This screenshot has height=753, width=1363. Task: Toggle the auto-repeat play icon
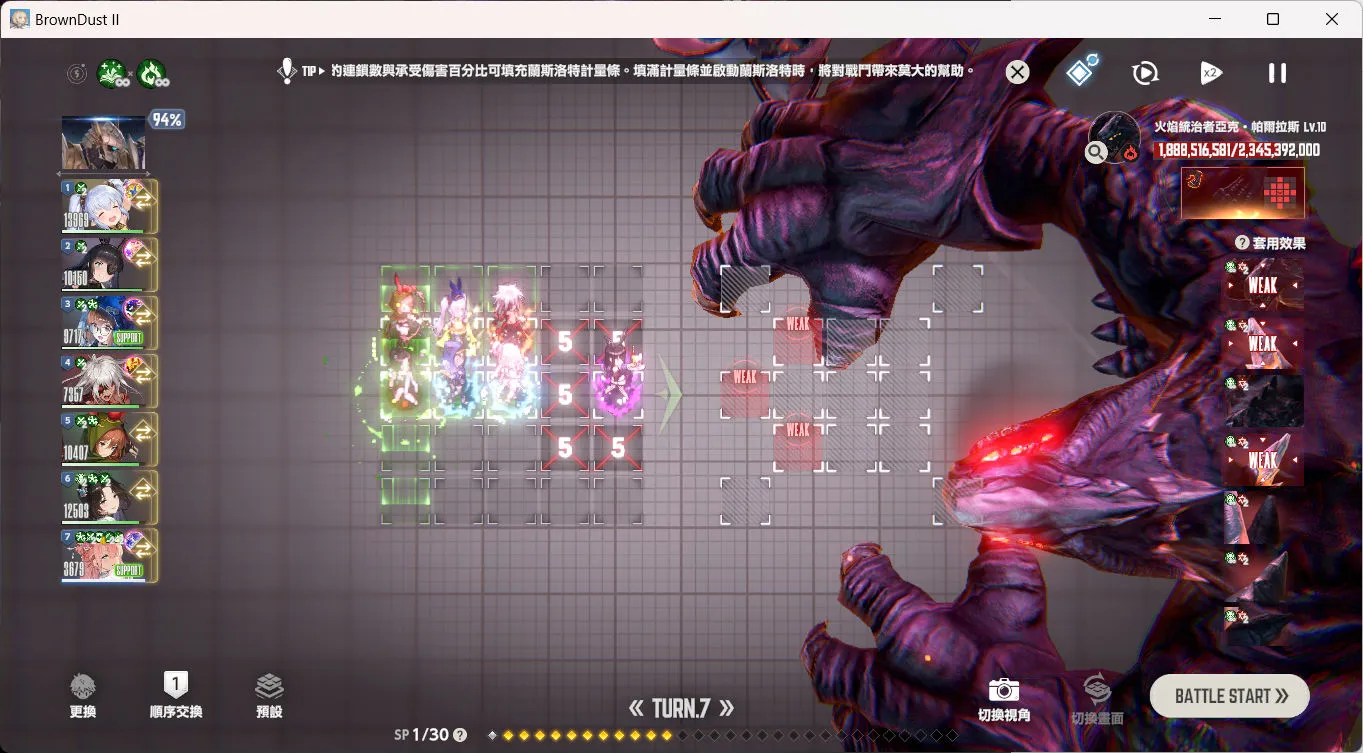(x=1145, y=73)
